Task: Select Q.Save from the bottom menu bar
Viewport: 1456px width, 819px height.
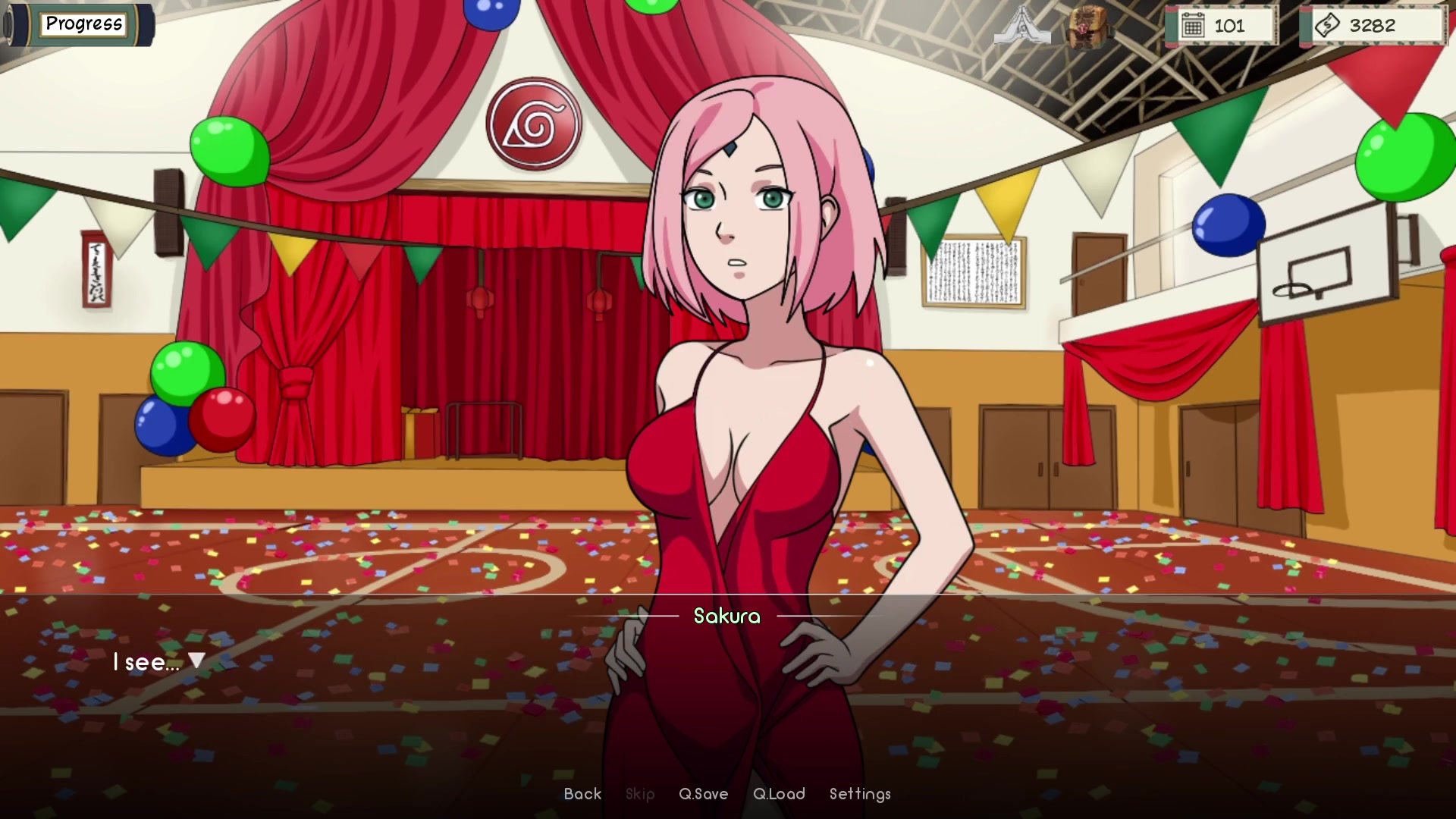Action: click(704, 794)
